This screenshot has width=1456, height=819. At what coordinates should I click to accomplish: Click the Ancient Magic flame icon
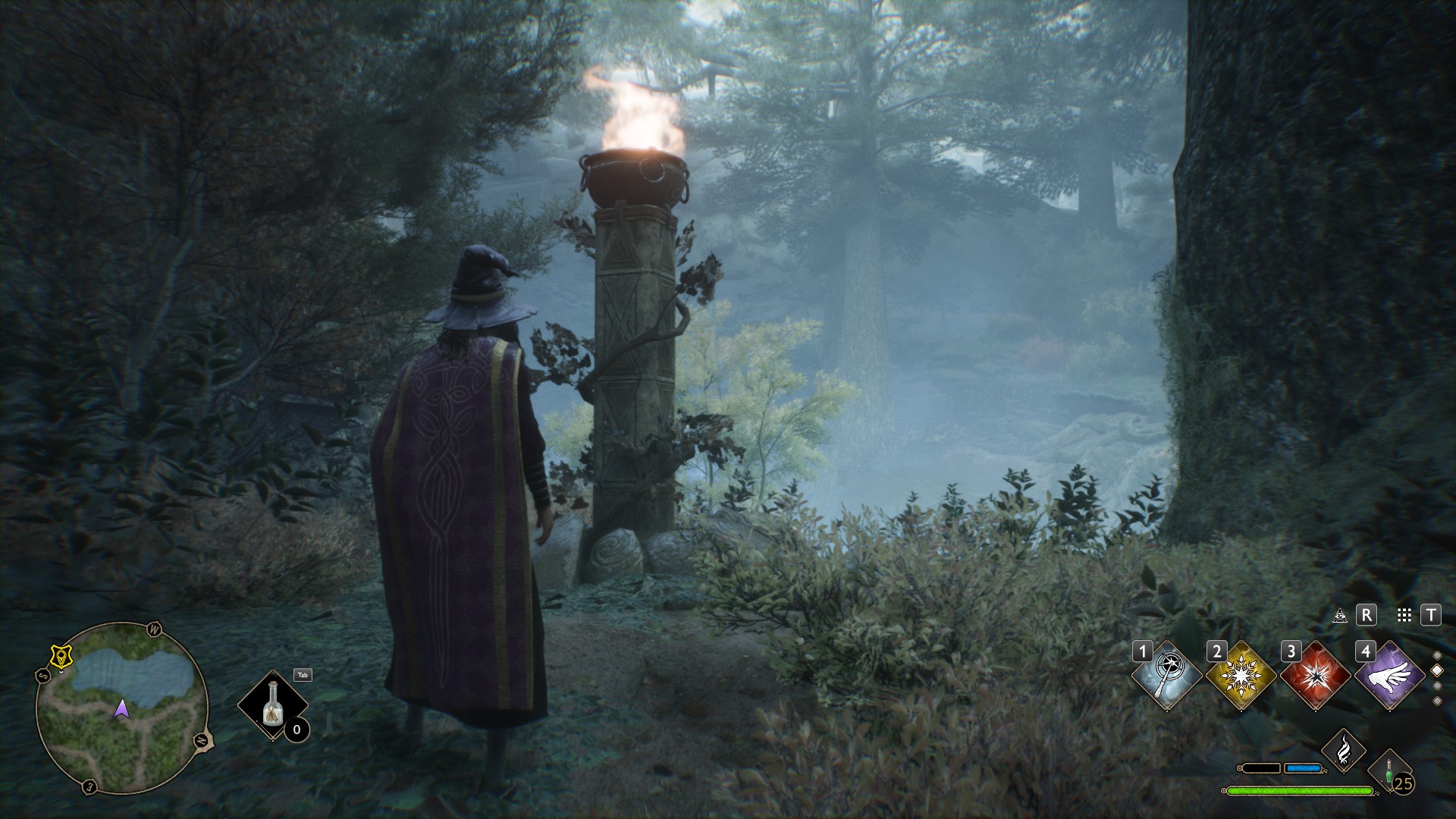pyautogui.click(x=1344, y=748)
